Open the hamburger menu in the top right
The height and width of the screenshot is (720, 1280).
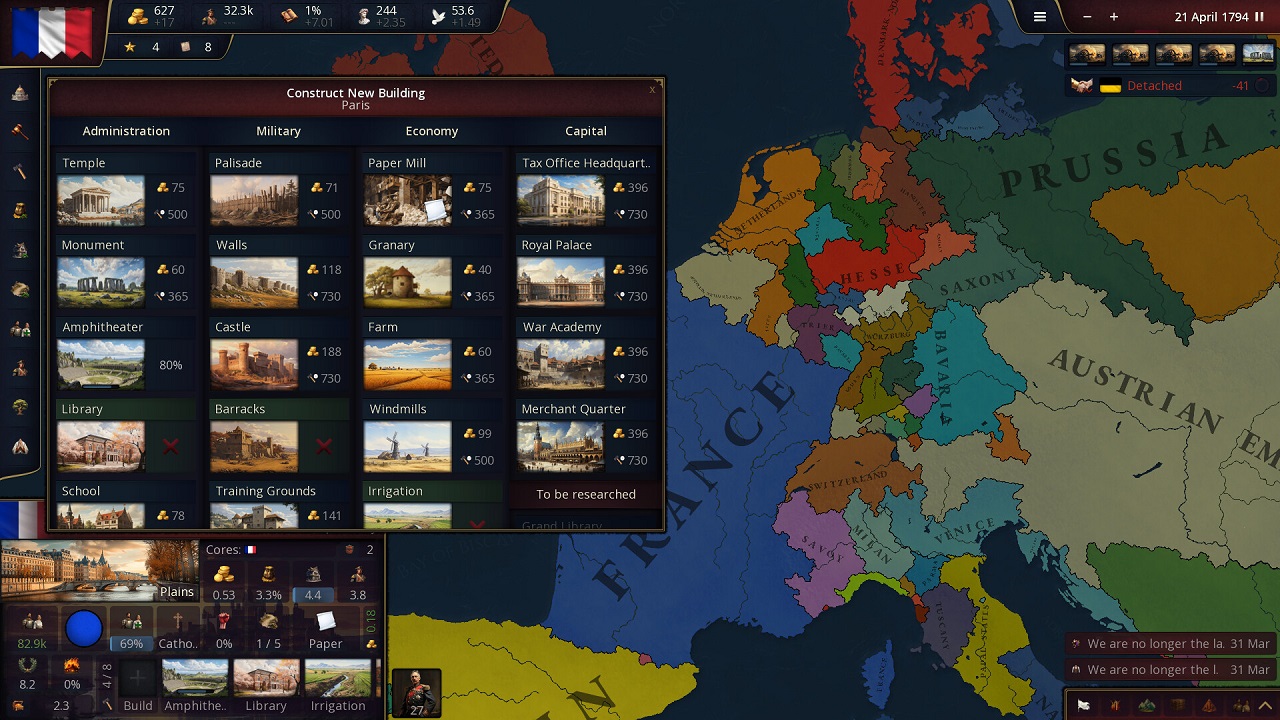click(1039, 16)
